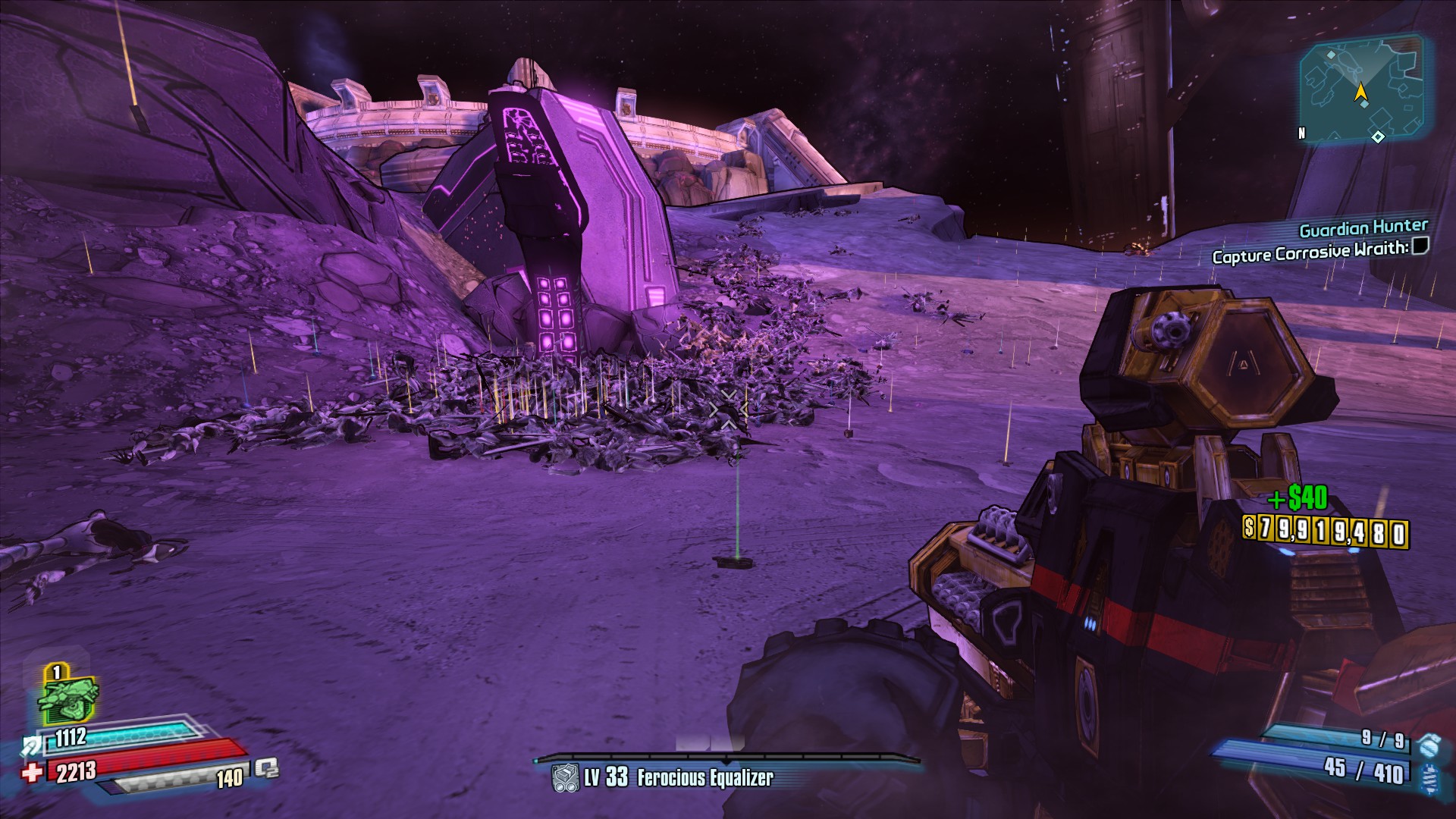
Task: Click the yellow player arrow on minimap
Action: [x=1361, y=93]
